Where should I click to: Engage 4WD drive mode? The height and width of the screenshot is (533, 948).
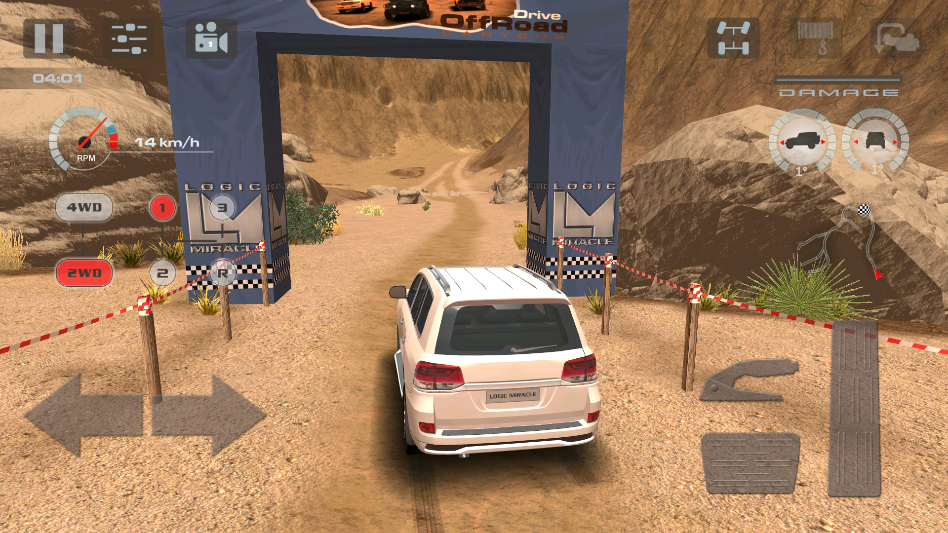click(x=83, y=209)
